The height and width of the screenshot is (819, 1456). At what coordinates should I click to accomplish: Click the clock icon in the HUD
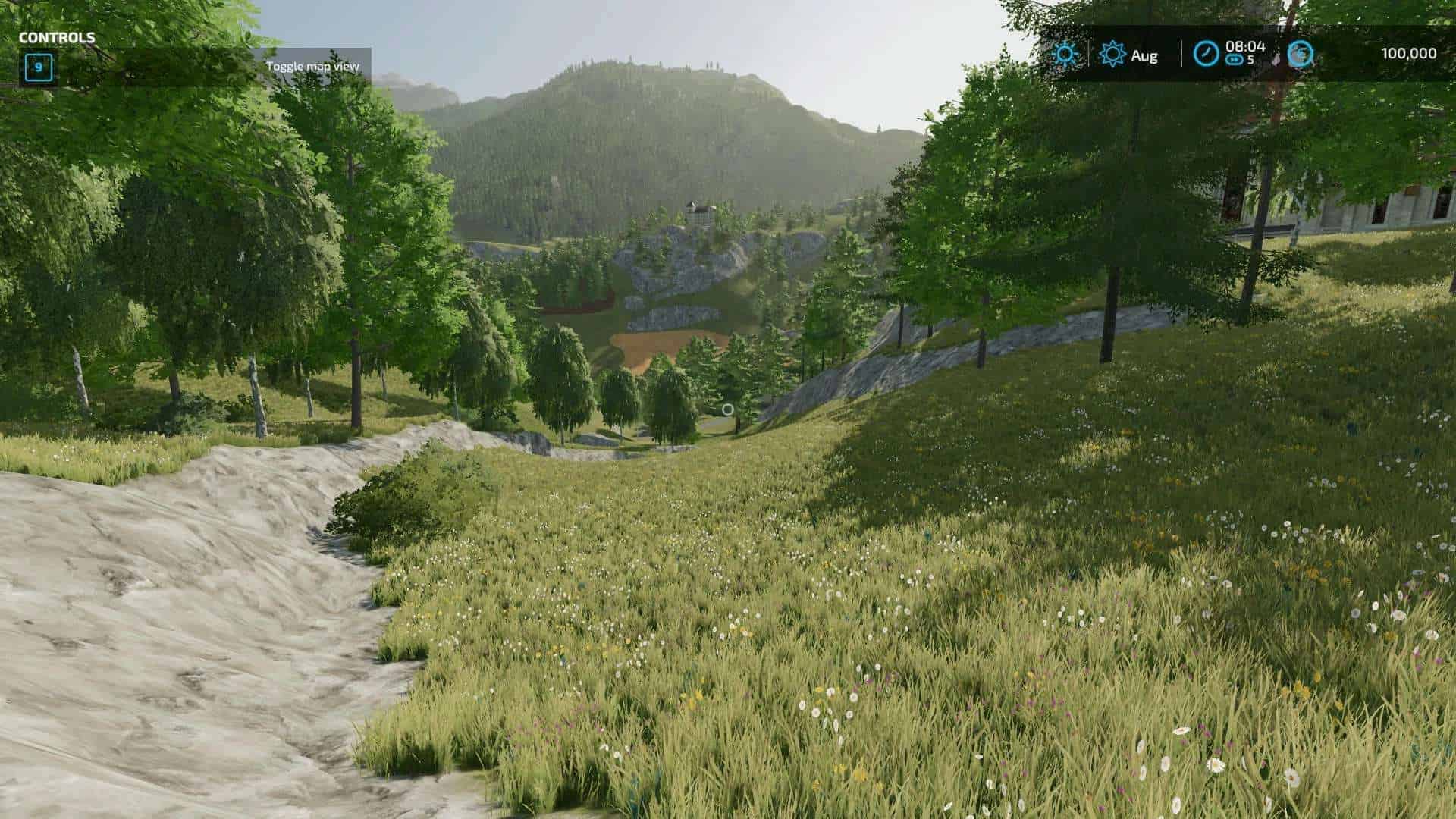pyautogui.click(x=1206, y=54)
